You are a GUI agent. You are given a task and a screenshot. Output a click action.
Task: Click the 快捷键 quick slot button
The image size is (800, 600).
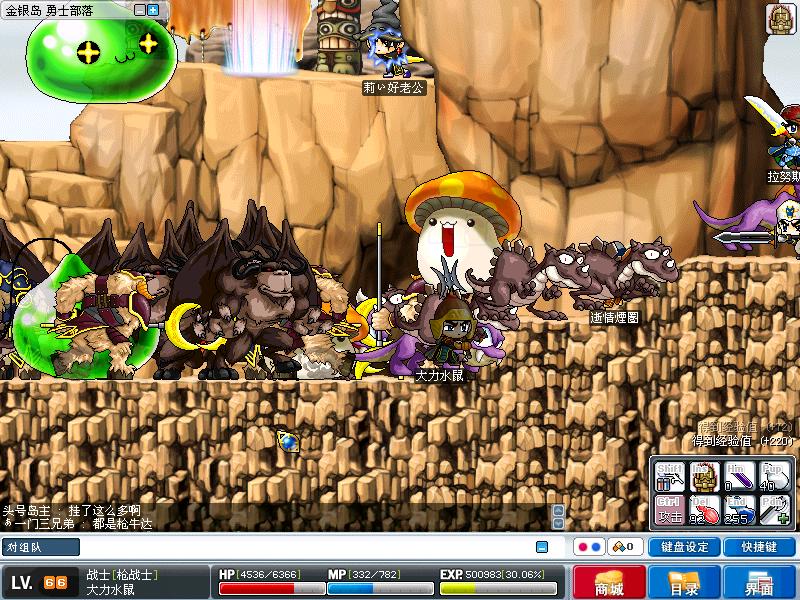759,547
